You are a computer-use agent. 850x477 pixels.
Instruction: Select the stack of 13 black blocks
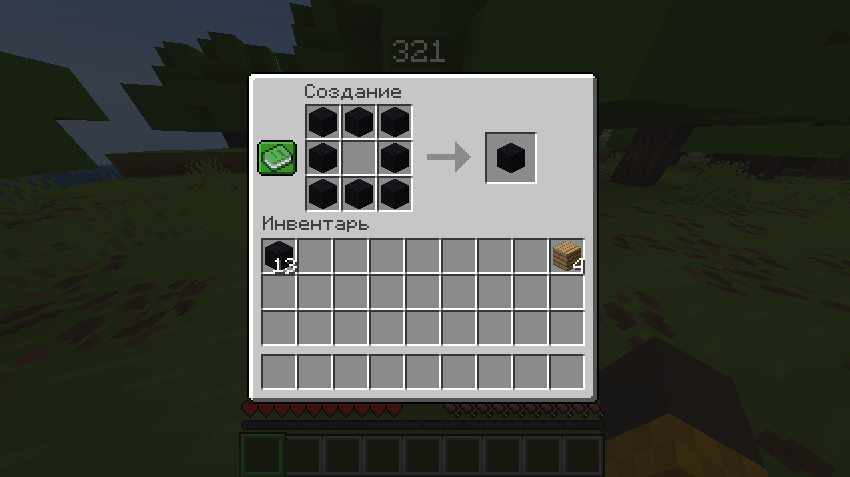279,256
